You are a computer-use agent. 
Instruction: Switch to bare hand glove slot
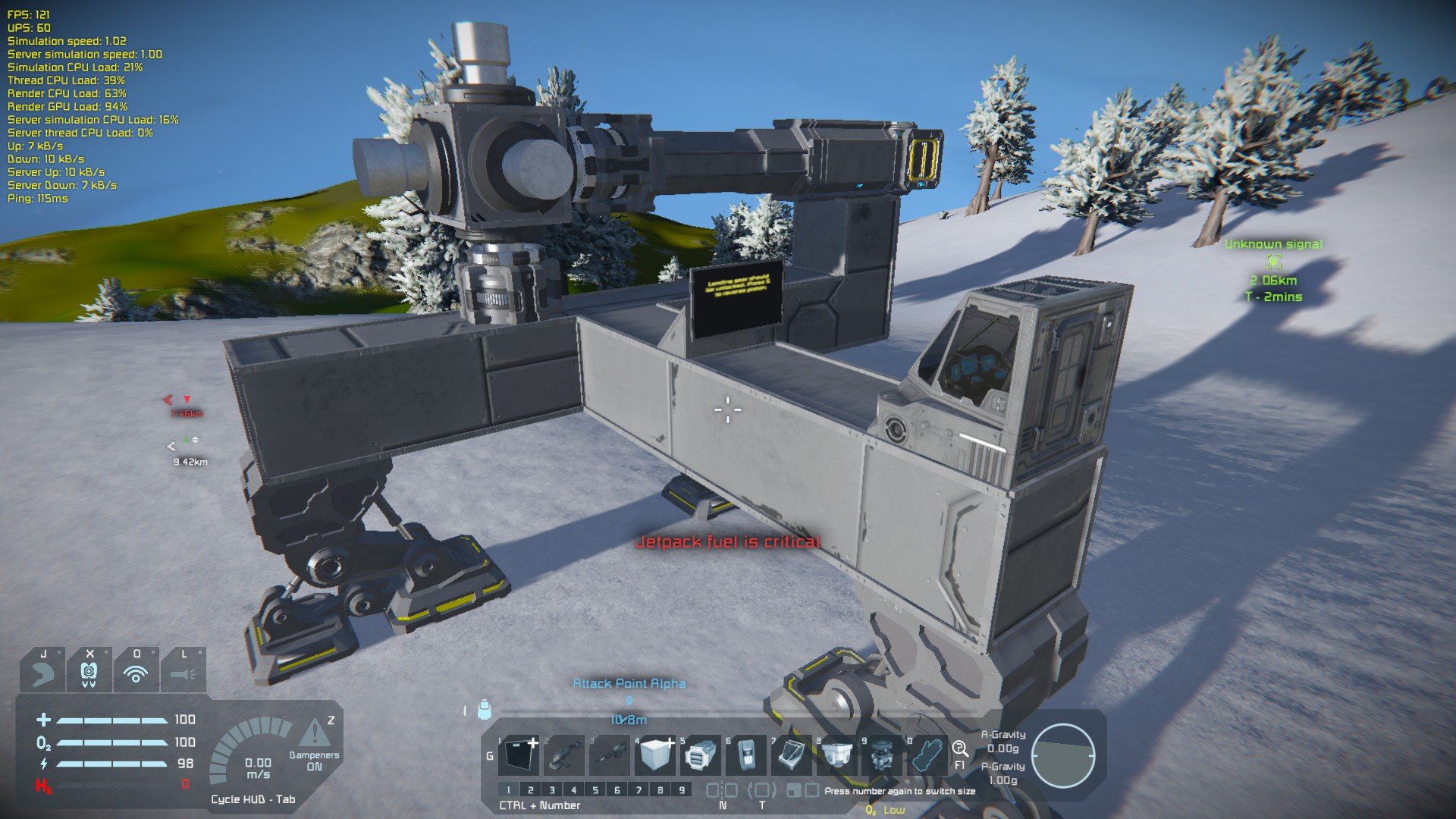point(927,755)
